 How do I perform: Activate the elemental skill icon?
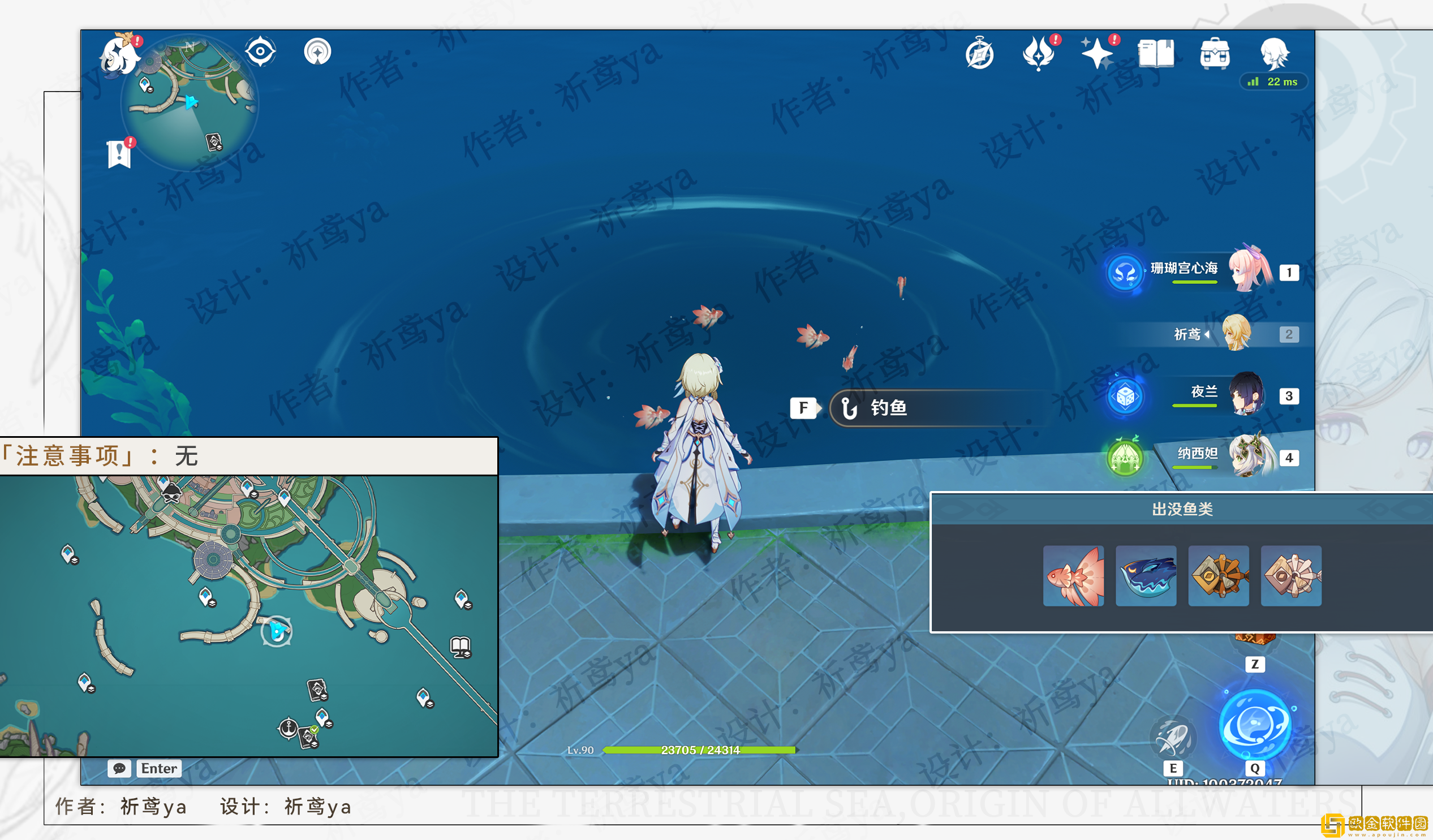point(1173,738)
